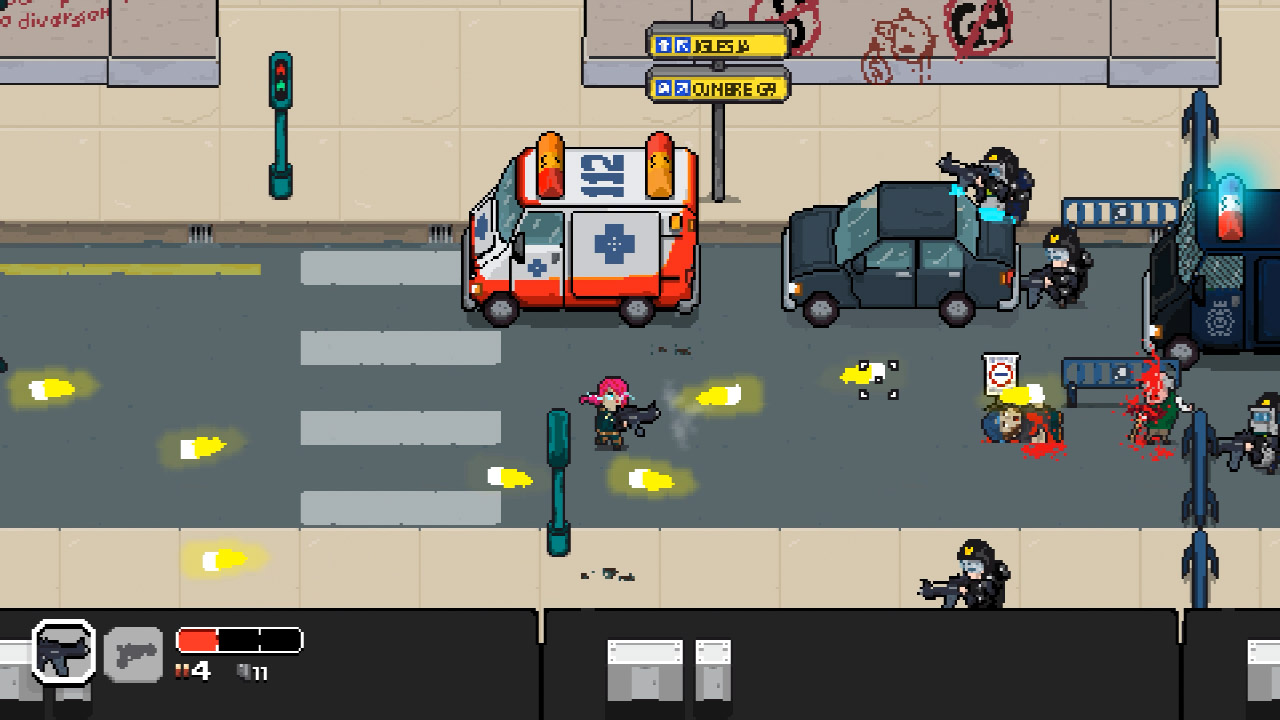1280x720 pixels.
Task: Select the rifle weapon slot in the HUD
Action: tap(62, 651)
